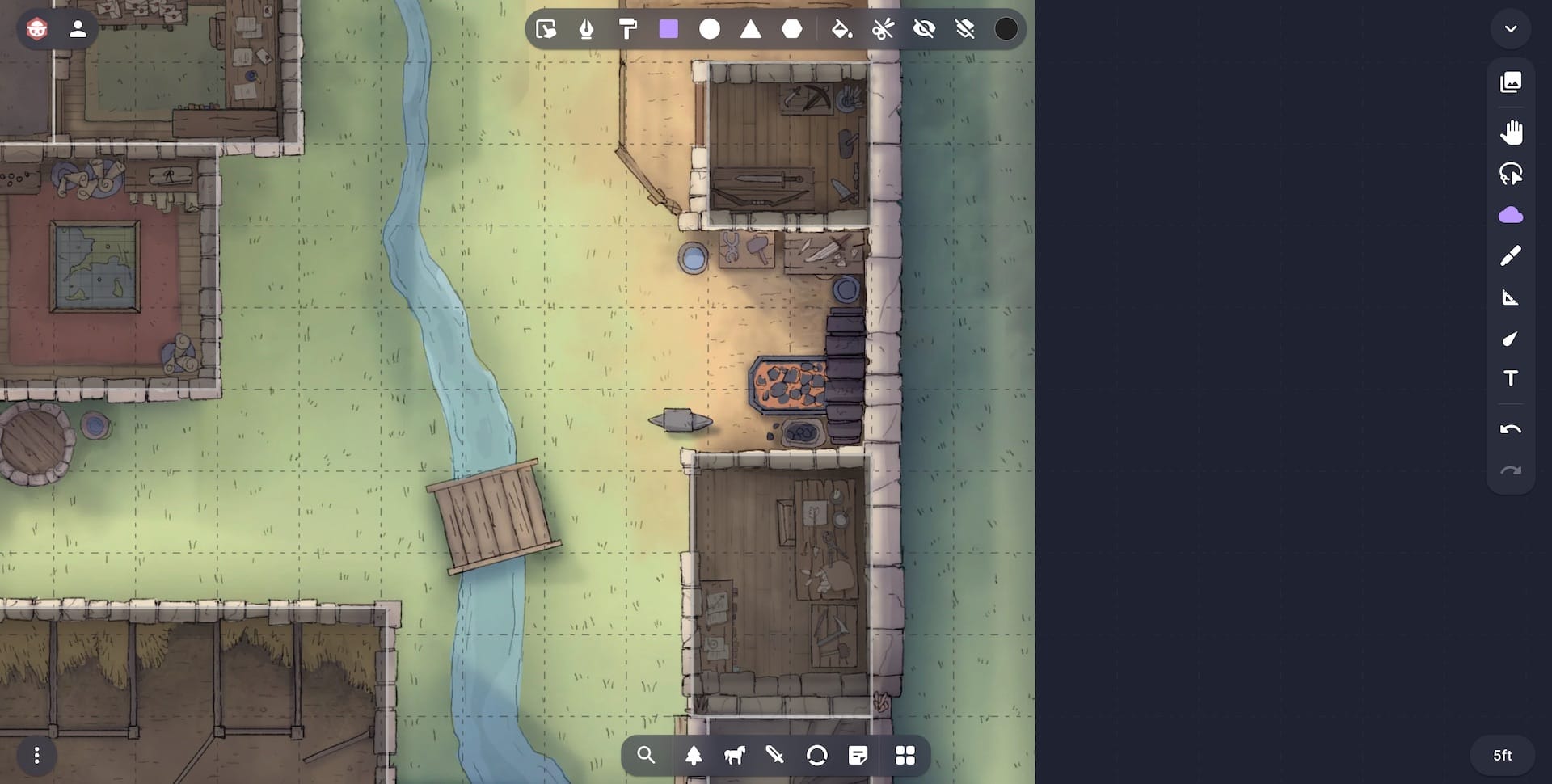This screenshot has width=1552, height=784.
Task: Select the purple rectangle shape tool
Action: coord(668,29)
